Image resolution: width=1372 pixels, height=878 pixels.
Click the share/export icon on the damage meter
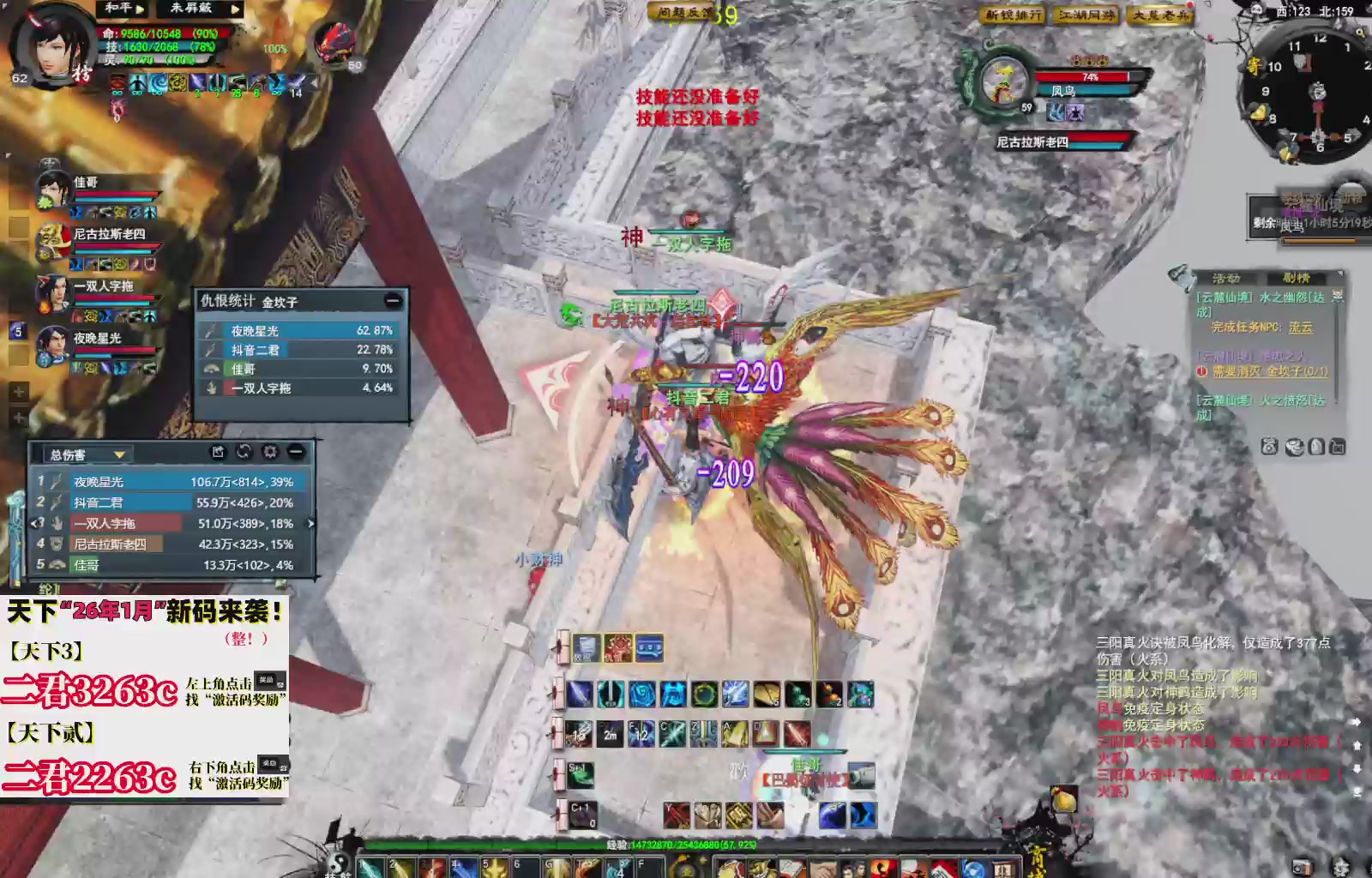(x=219, y=452)
